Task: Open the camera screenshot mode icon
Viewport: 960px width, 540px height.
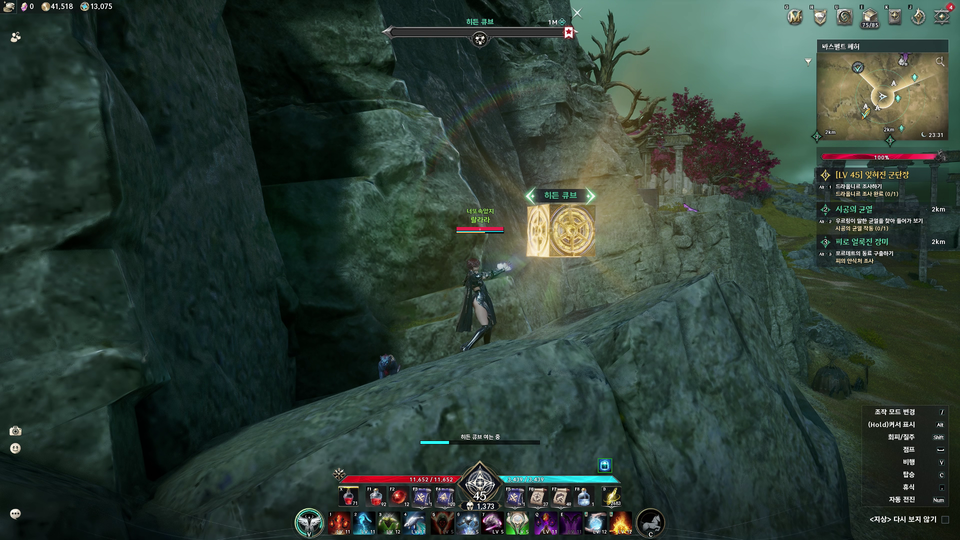Action: [x=15, y=430]
